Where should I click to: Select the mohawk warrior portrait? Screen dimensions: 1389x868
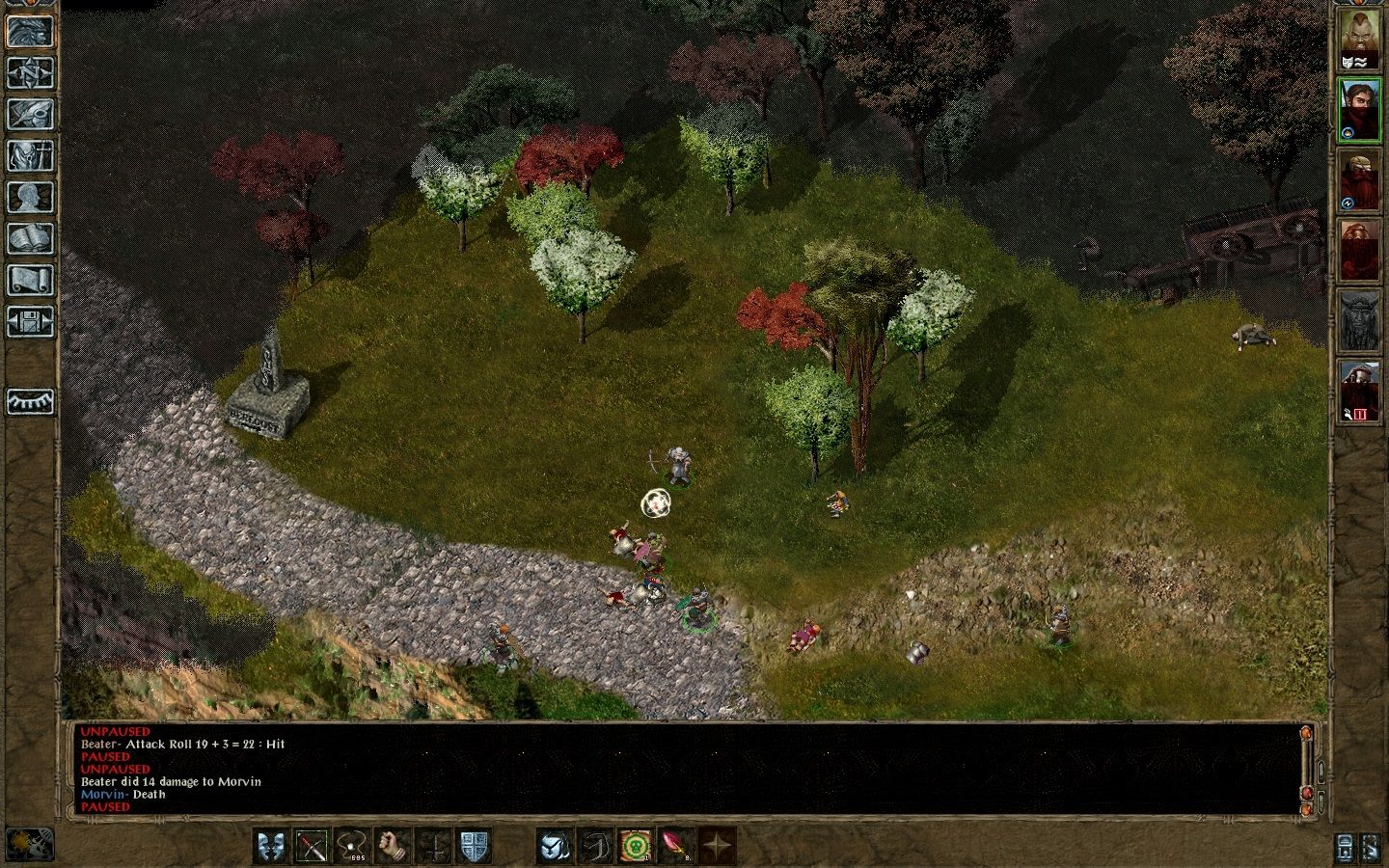[x=1358, y=40]
